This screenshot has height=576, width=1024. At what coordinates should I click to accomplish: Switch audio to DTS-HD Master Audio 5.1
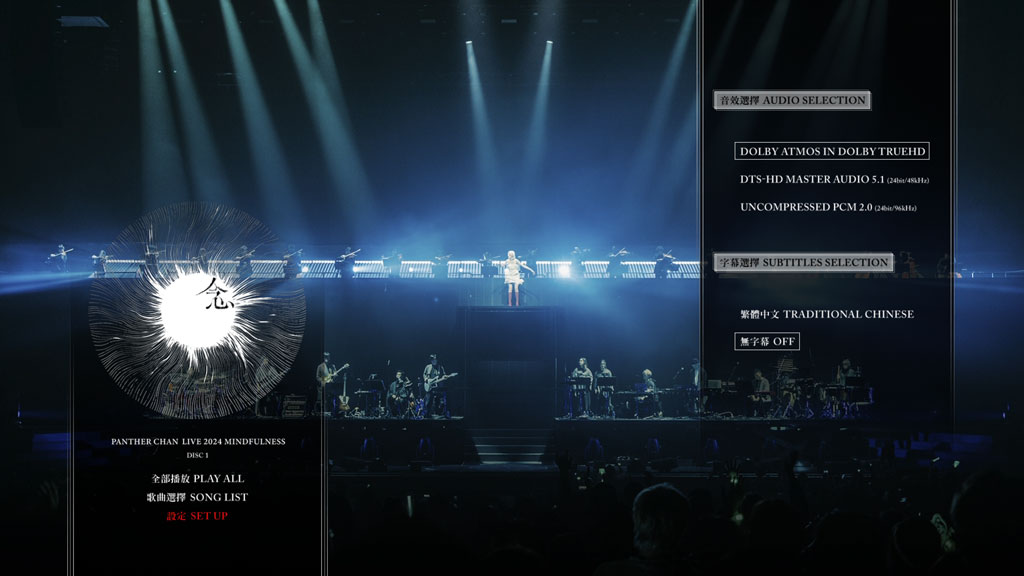coord(834,180)
